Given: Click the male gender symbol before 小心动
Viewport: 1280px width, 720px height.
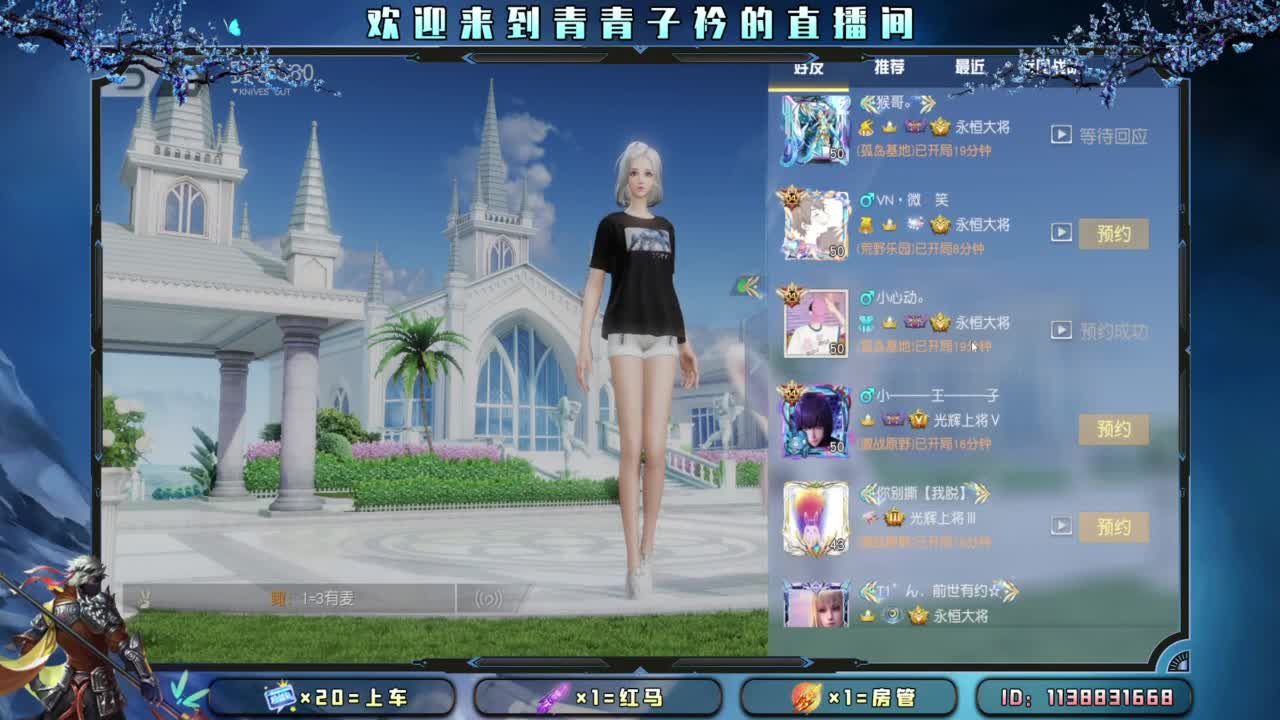Looking at the screenshot, I should pyautogui.click(x=862, y=297).
